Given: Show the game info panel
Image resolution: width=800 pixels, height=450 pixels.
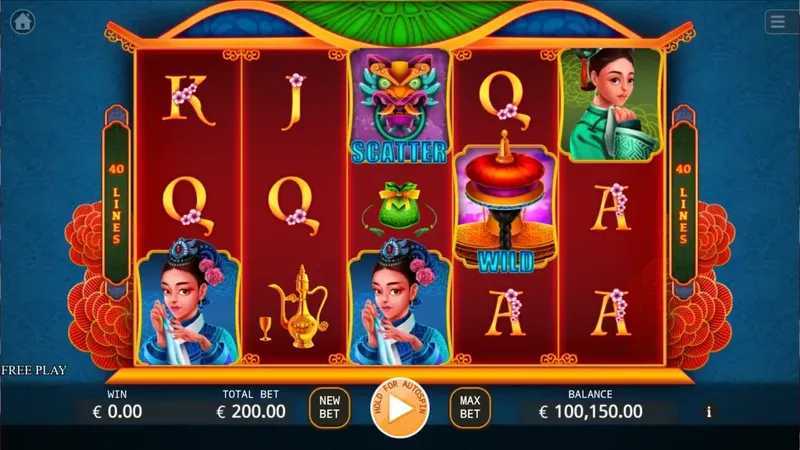Looking at the screenshot, I should [x=709, y=411].
